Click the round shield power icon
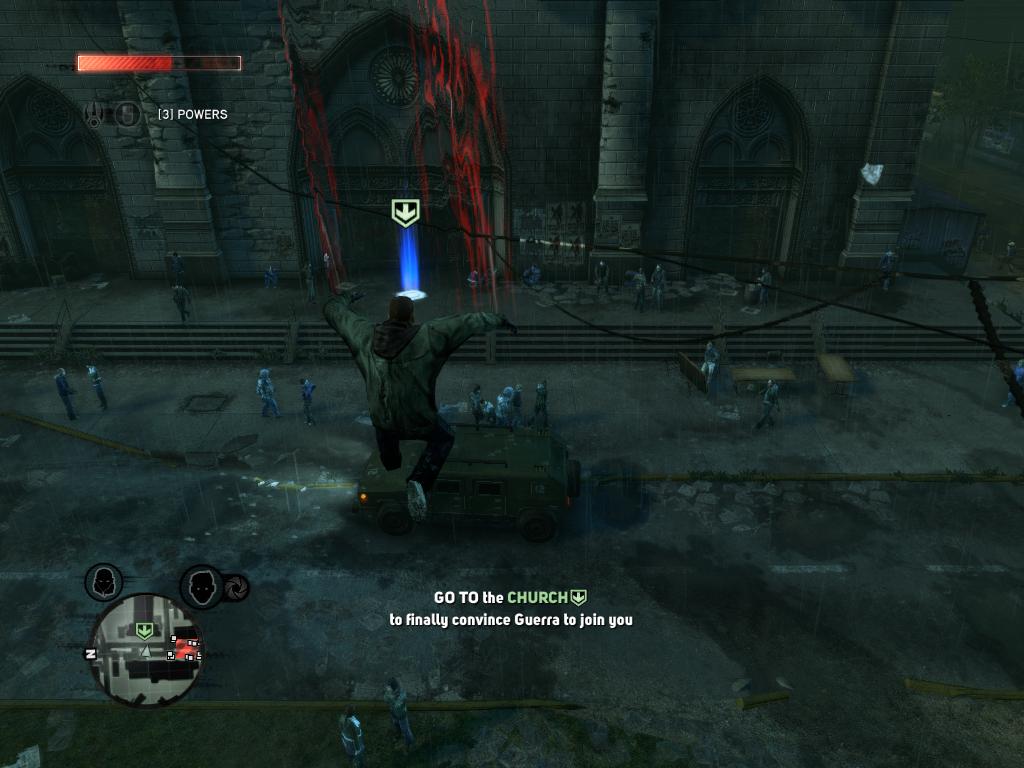The height and width of the screenshot is (768, 1024). 127,115
